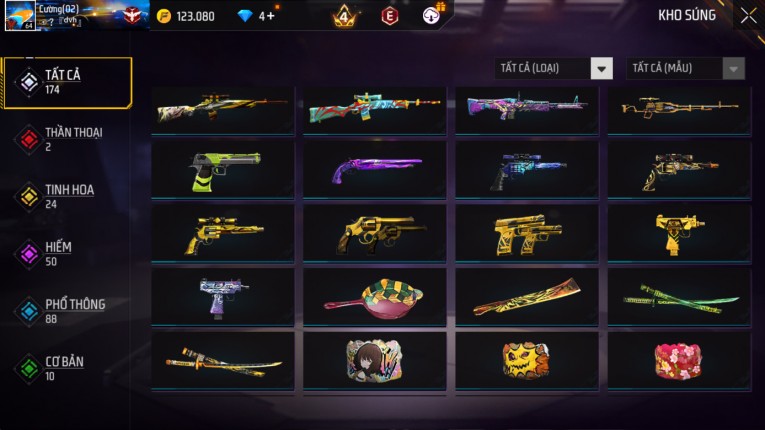The height and width of the screenshot is (430, 765).
Task: Pick the dual golden pistols skin
Action: pyautogui.click(x=527, y=233)
